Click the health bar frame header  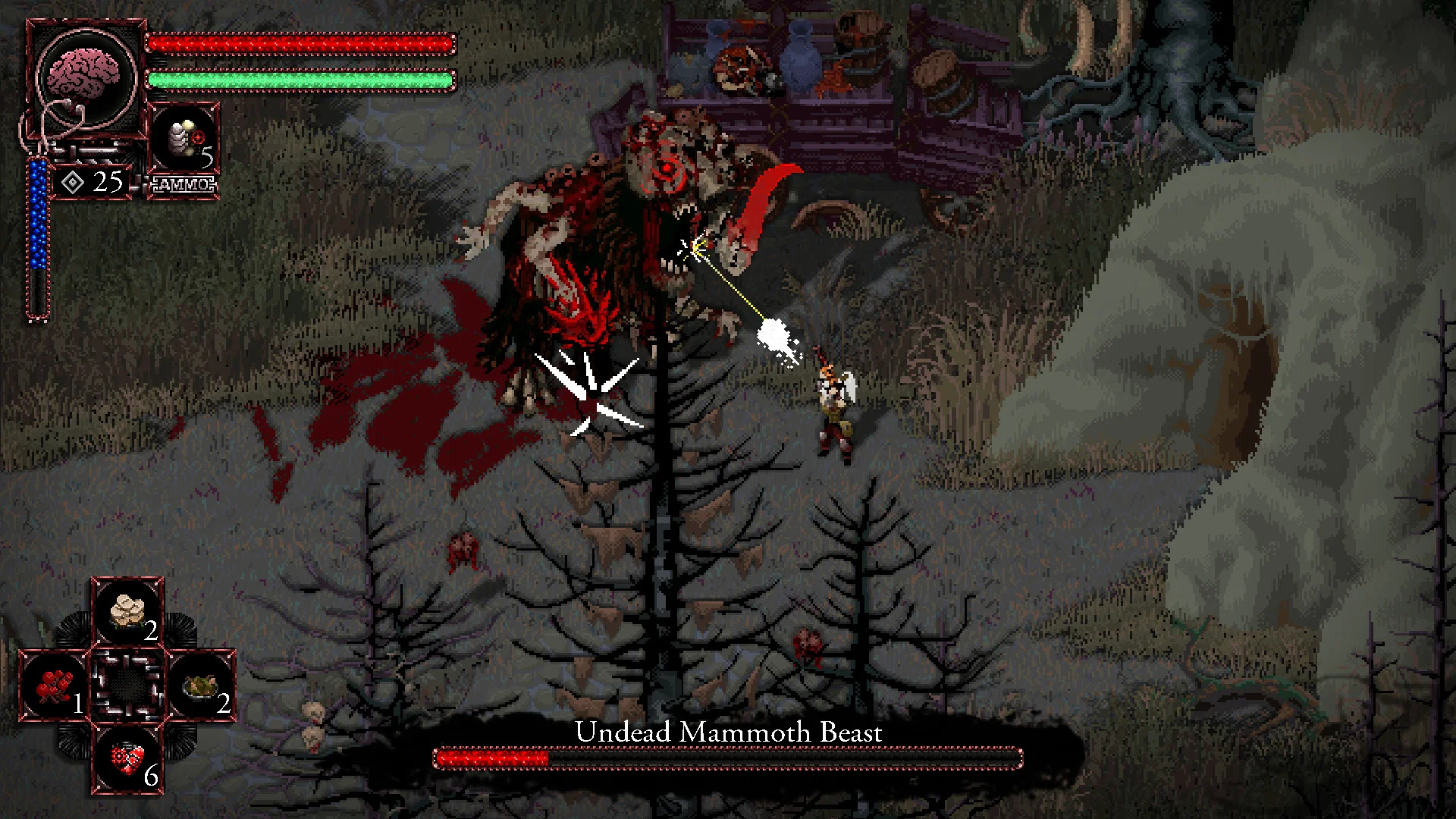pyautogui.click(x=303, y=42)
